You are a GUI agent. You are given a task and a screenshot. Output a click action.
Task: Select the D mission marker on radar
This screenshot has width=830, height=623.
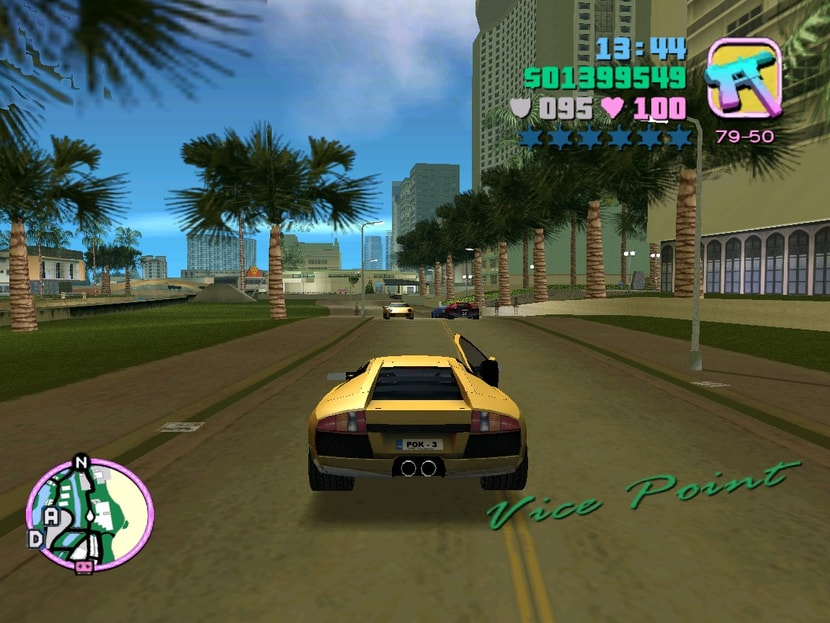point(35,539)
